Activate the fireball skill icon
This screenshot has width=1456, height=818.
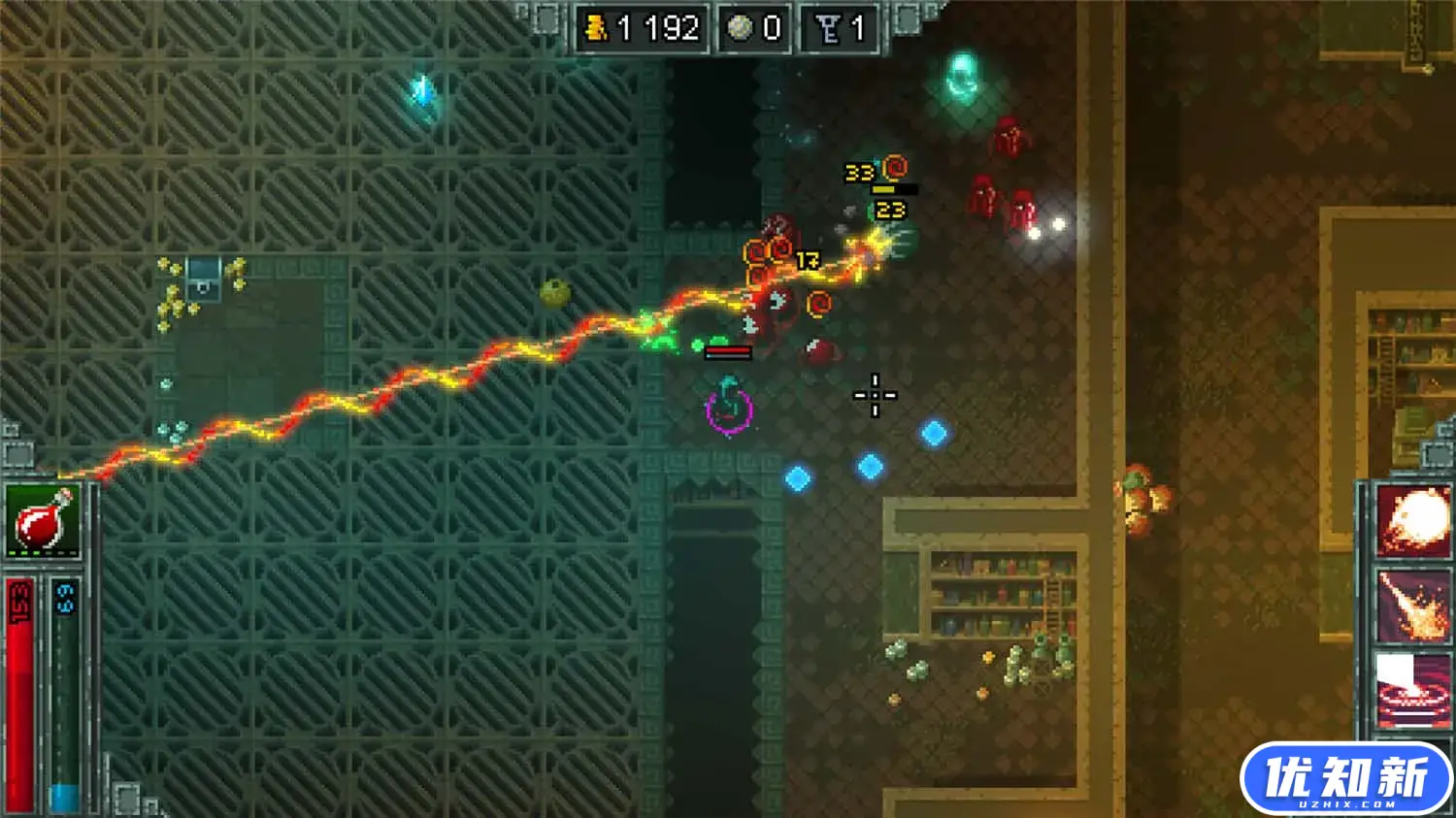pyautogui.click(x=1413, y=522)
